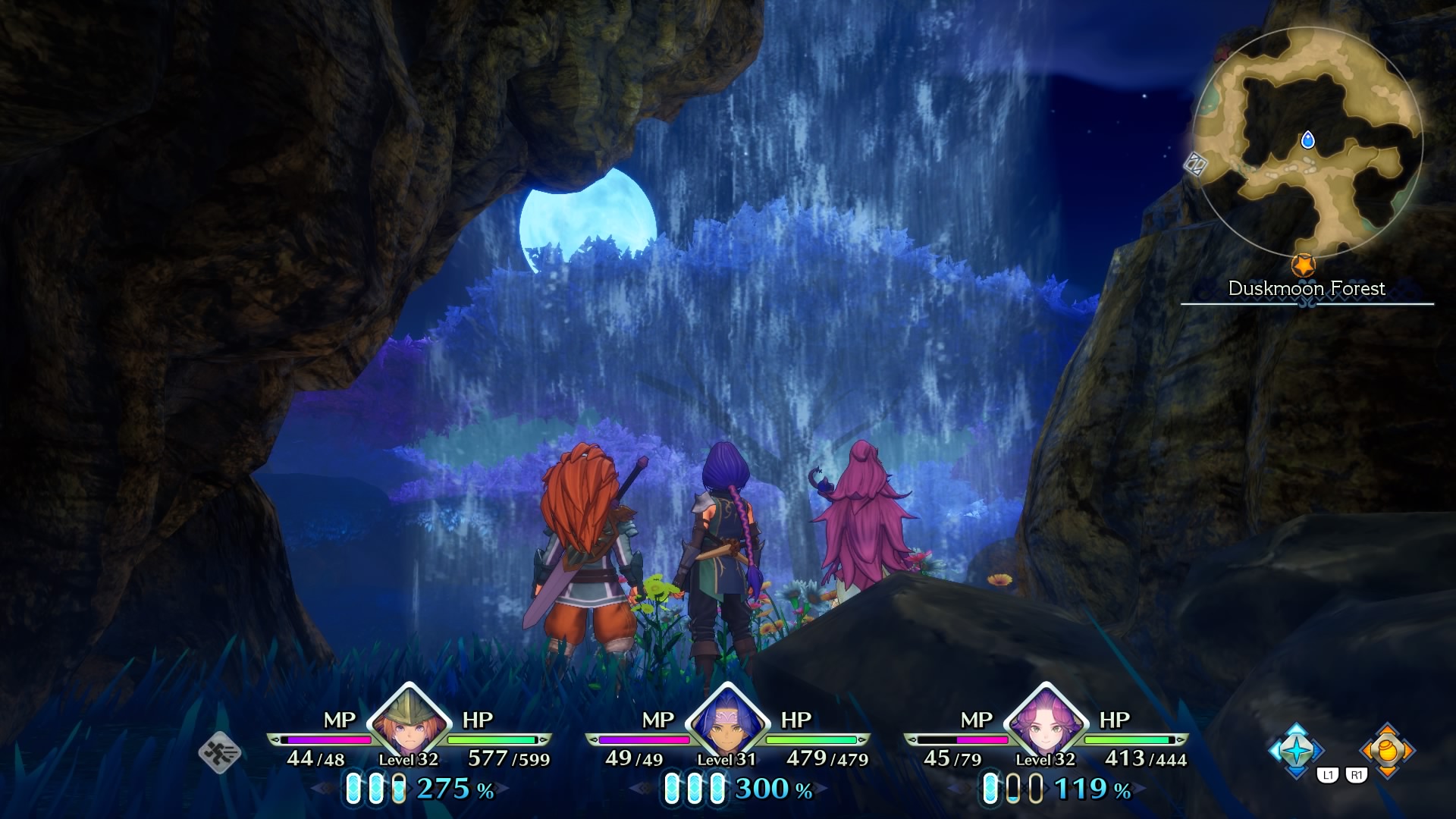Image resolution: width=1456 pixels, height=819 pixels.
Task: Toggle the running figure dash icon
Action: coord(220,752)
